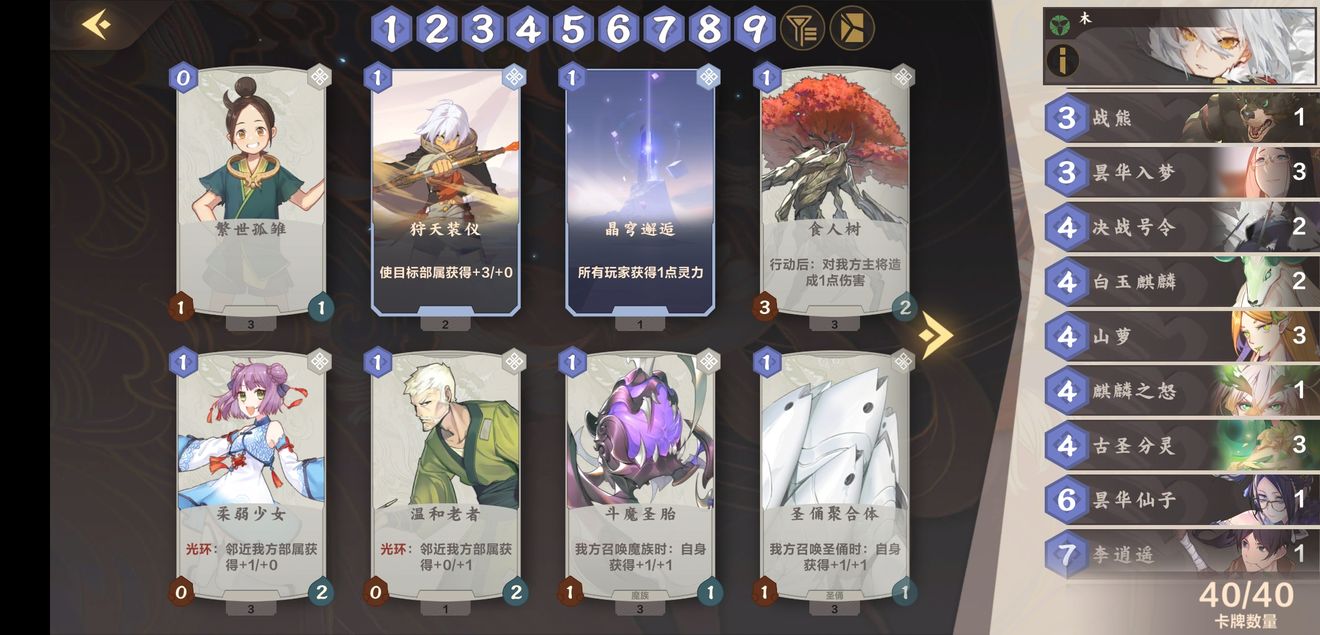Select 昙华入梦 in the deck list

coord(1180,173)
